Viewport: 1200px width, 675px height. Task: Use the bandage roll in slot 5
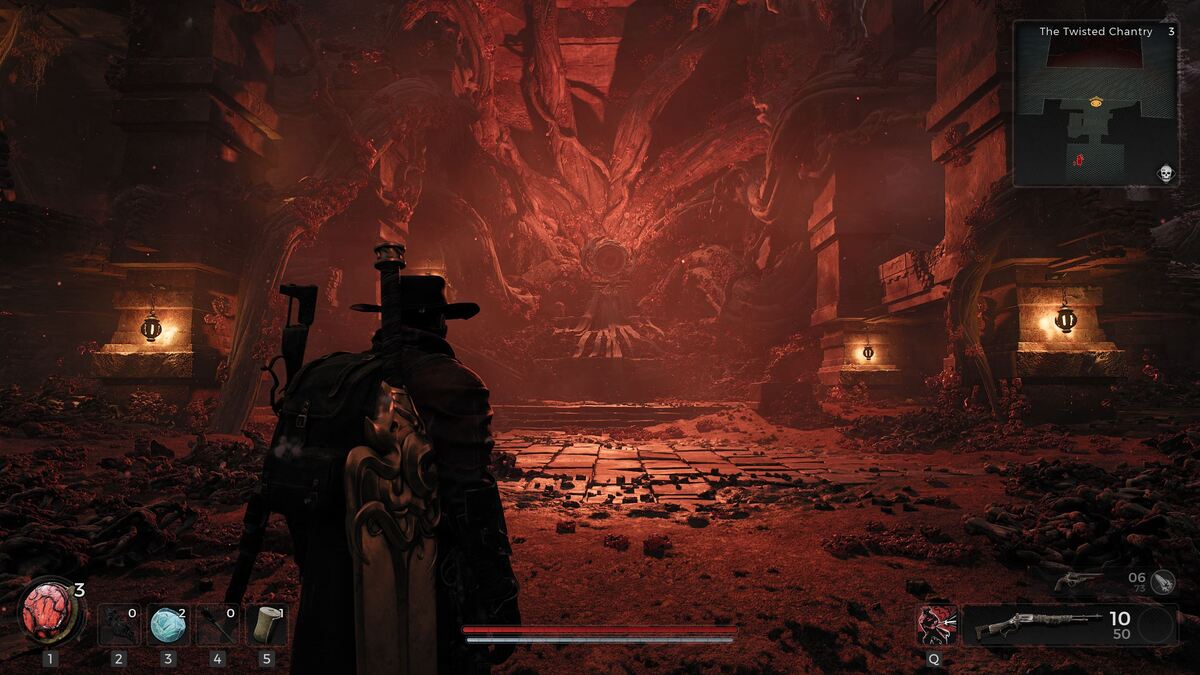(x=266, y=625)
